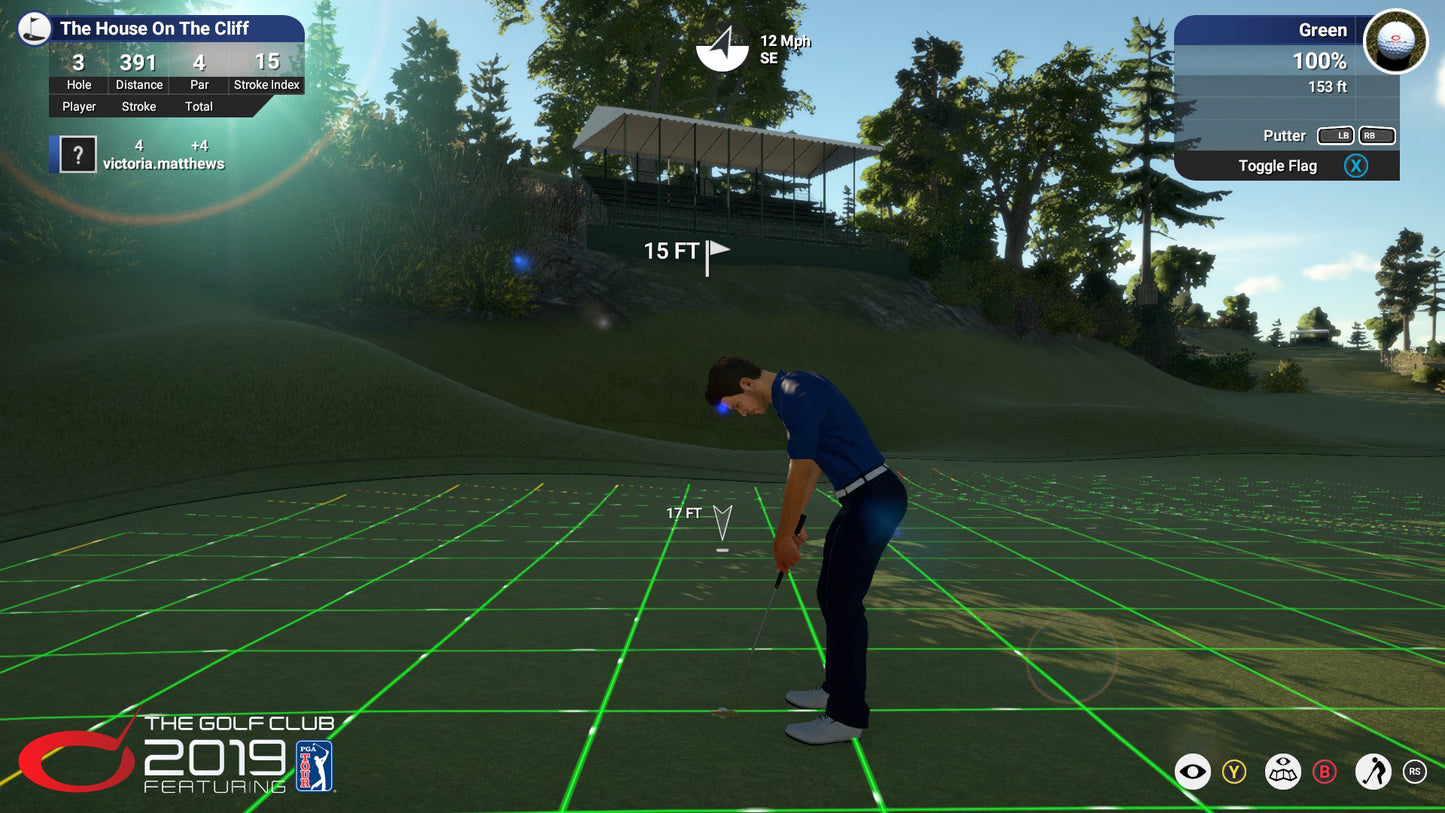
Task: Select the eye camera view icon
Action: pyautogui.click(x=1190, y=771)
